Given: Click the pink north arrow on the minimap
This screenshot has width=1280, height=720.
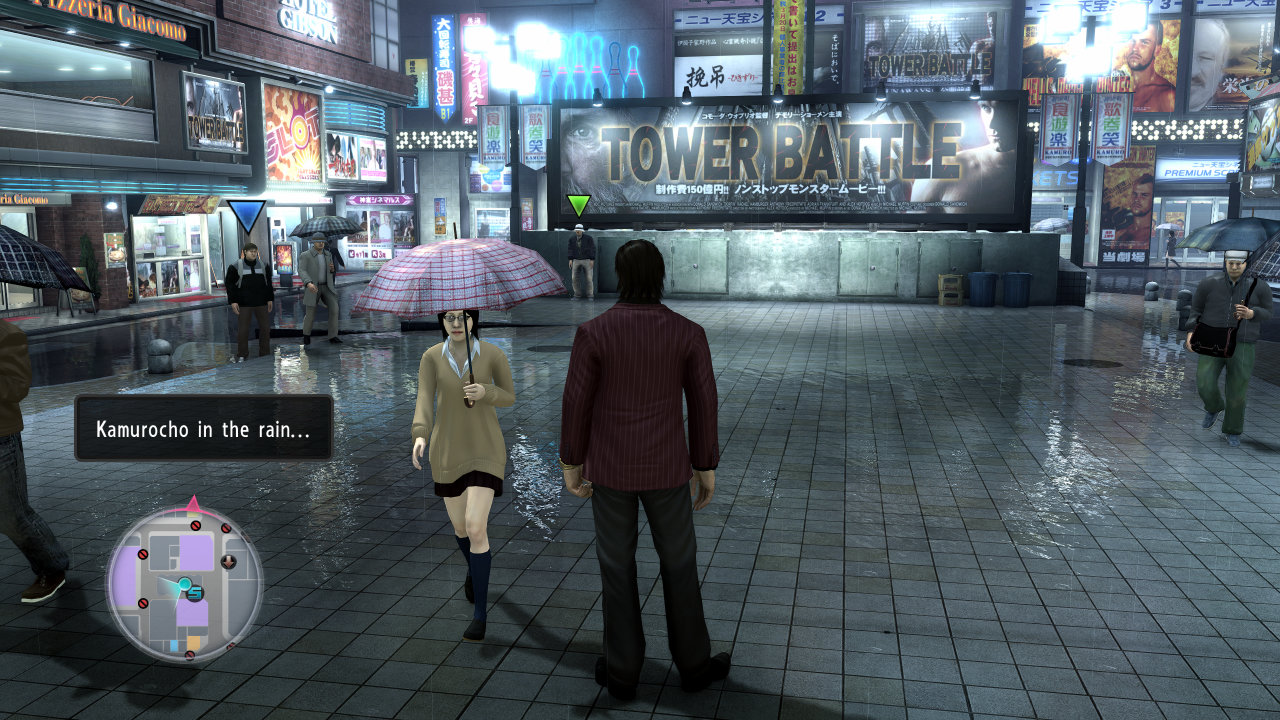Looking at the screenshot, I should tap(193, 502).
